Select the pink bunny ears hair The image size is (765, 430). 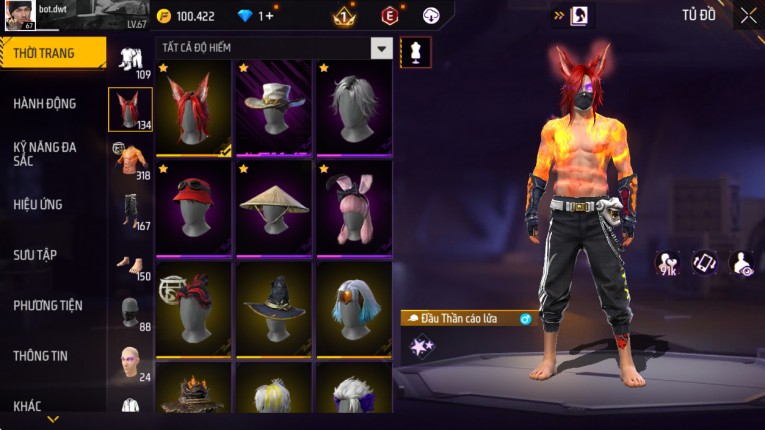(354, 208)
